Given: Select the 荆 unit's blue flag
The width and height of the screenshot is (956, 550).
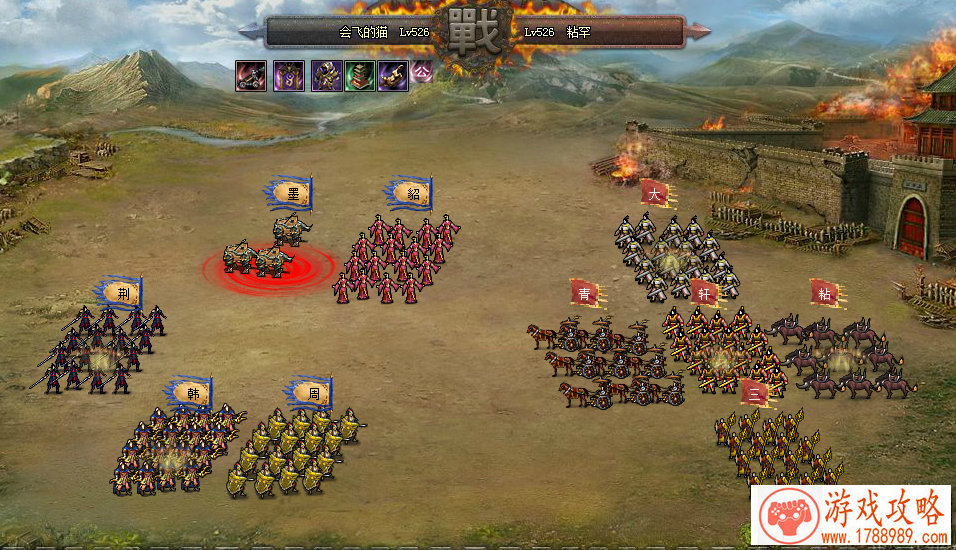Looking at the screenshot, I should (122, 293).
